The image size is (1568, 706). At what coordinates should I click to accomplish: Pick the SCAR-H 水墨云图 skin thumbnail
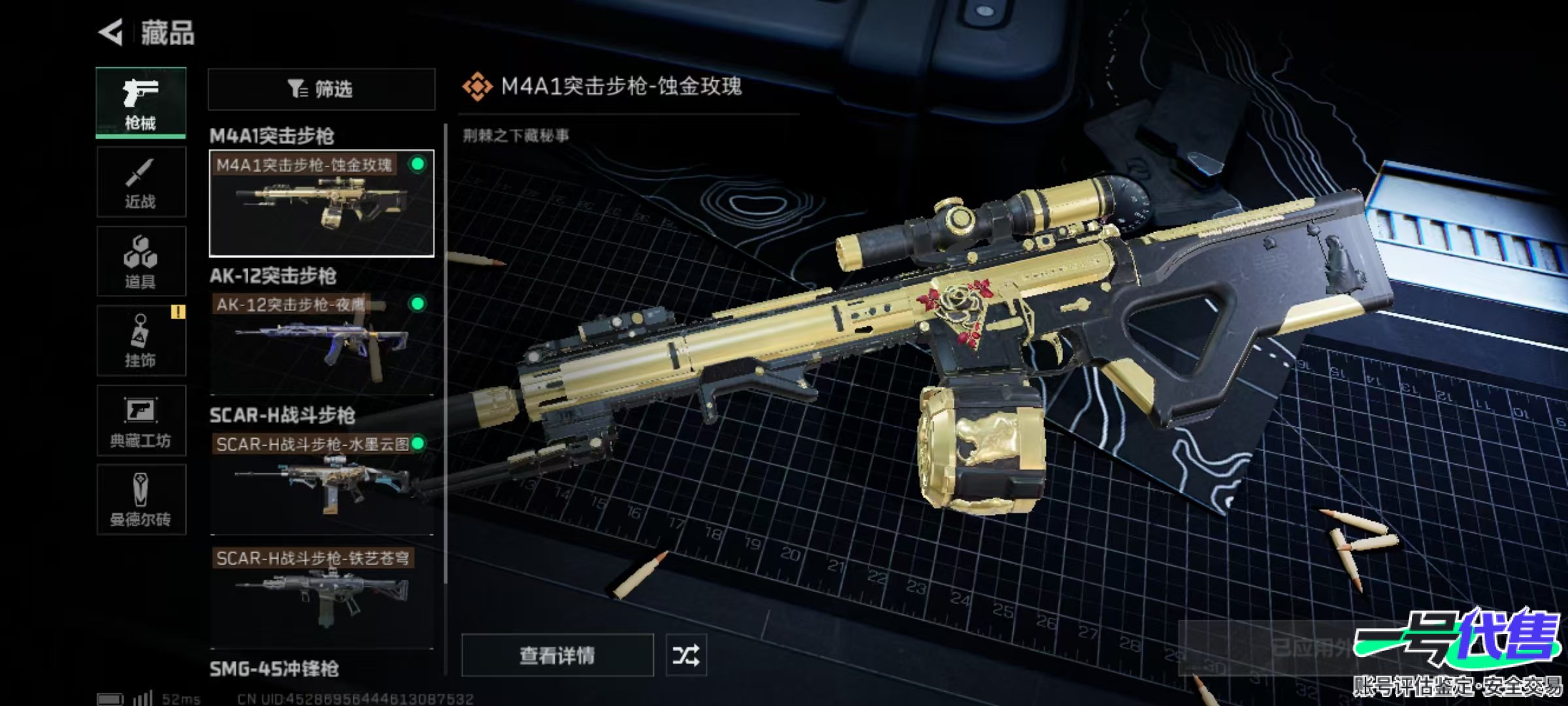pyautogui.click(x=321, y=482)
